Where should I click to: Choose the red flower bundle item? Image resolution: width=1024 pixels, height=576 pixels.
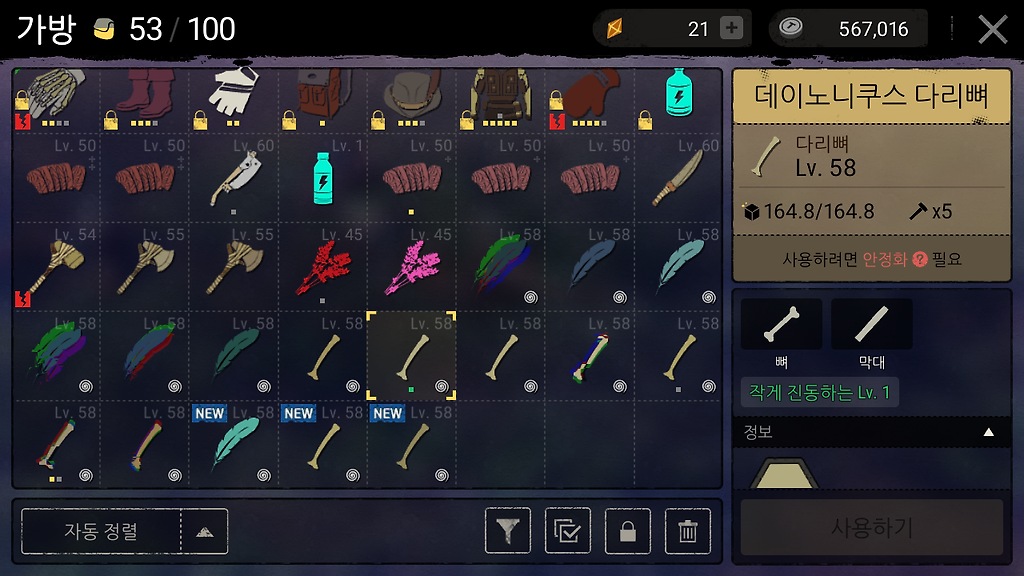click(323, 267)
